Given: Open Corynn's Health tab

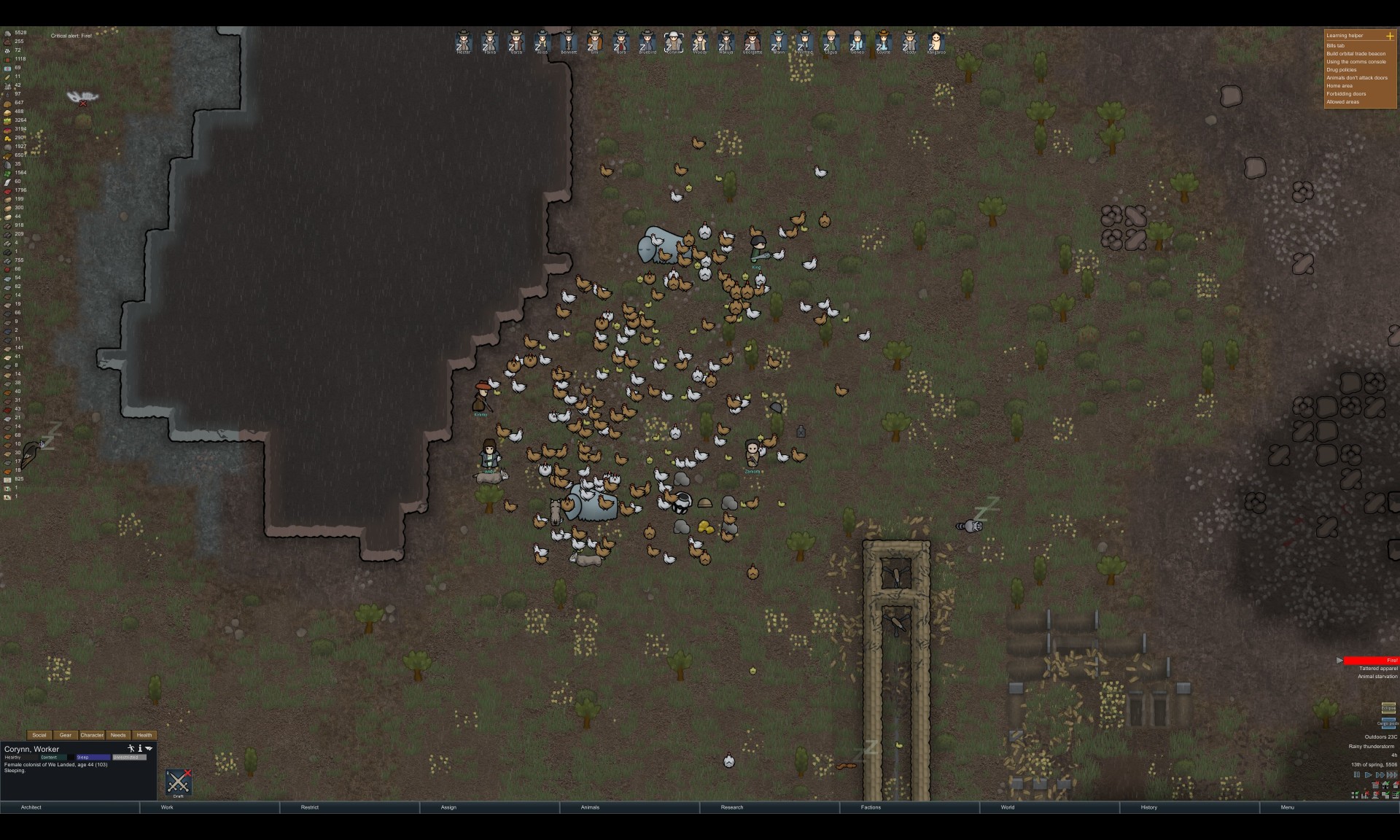Looking at the screenshot, I should click(144, 735).
